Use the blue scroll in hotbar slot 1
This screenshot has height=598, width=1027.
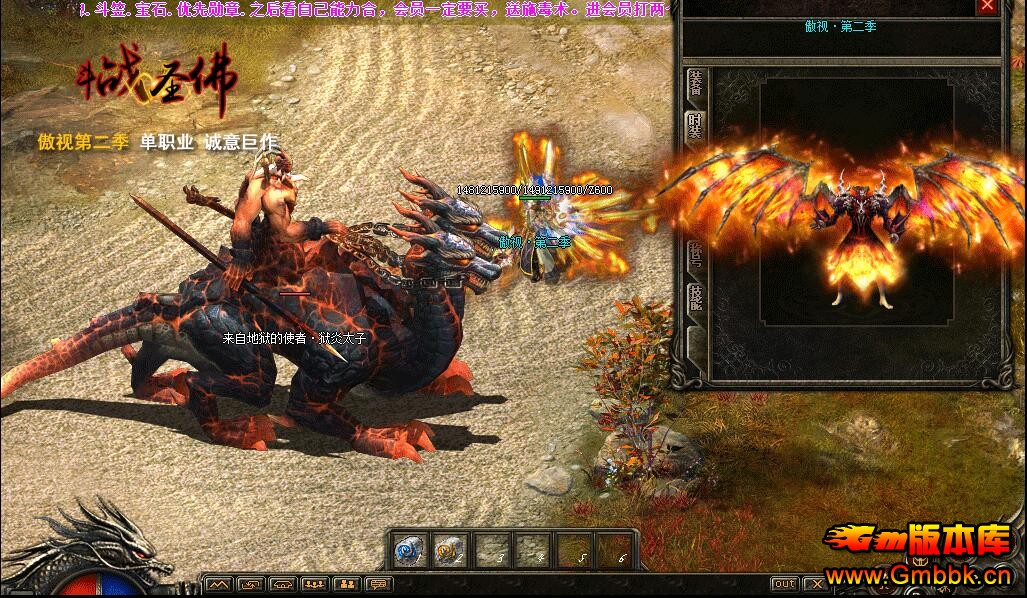click(x=408, y=549)
